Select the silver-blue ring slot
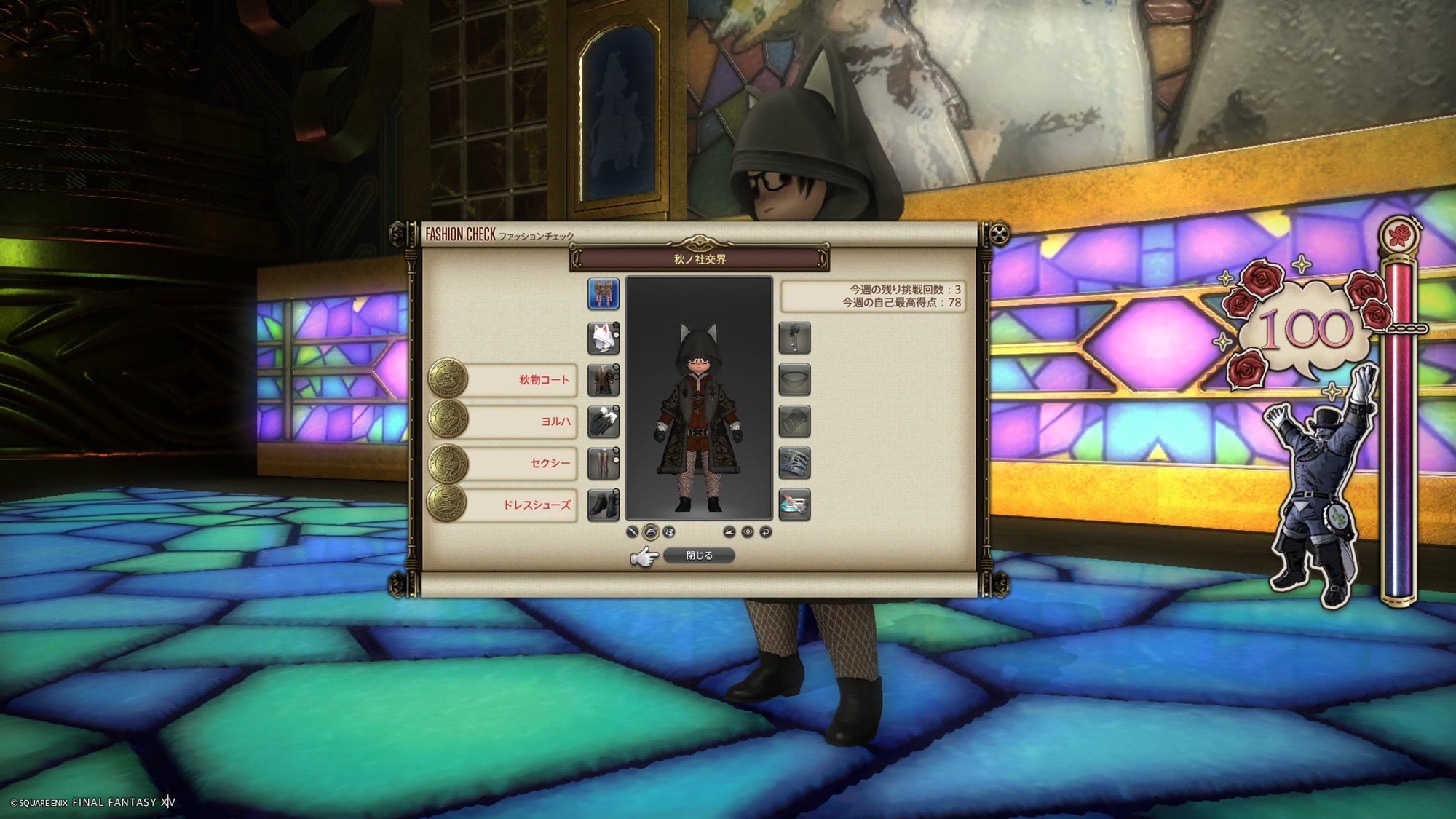This screenshot has height=819, width=1456. click(x=794, y=463)
